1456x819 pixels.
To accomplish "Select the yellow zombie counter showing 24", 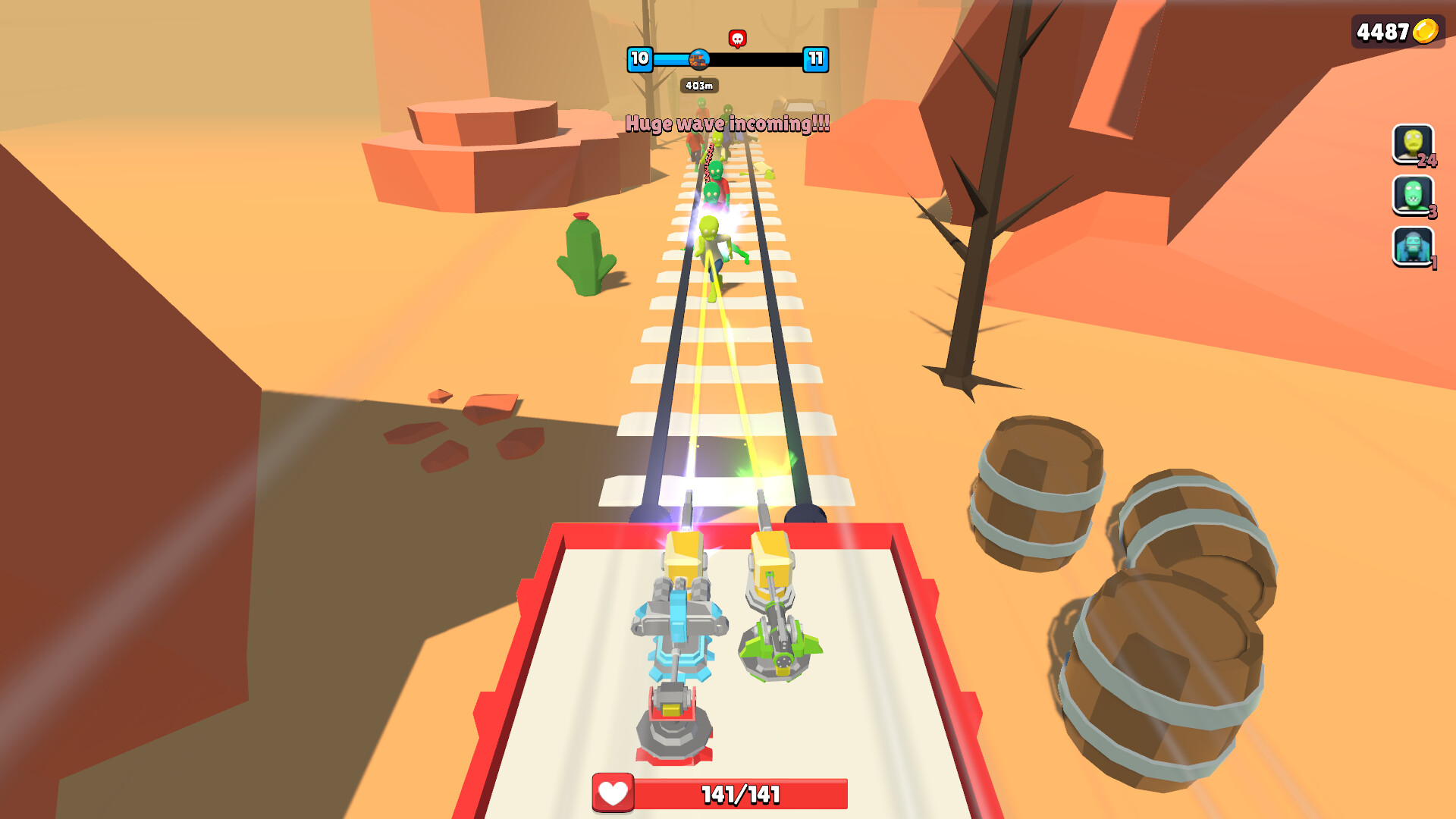I will [x=1412, y=146].
